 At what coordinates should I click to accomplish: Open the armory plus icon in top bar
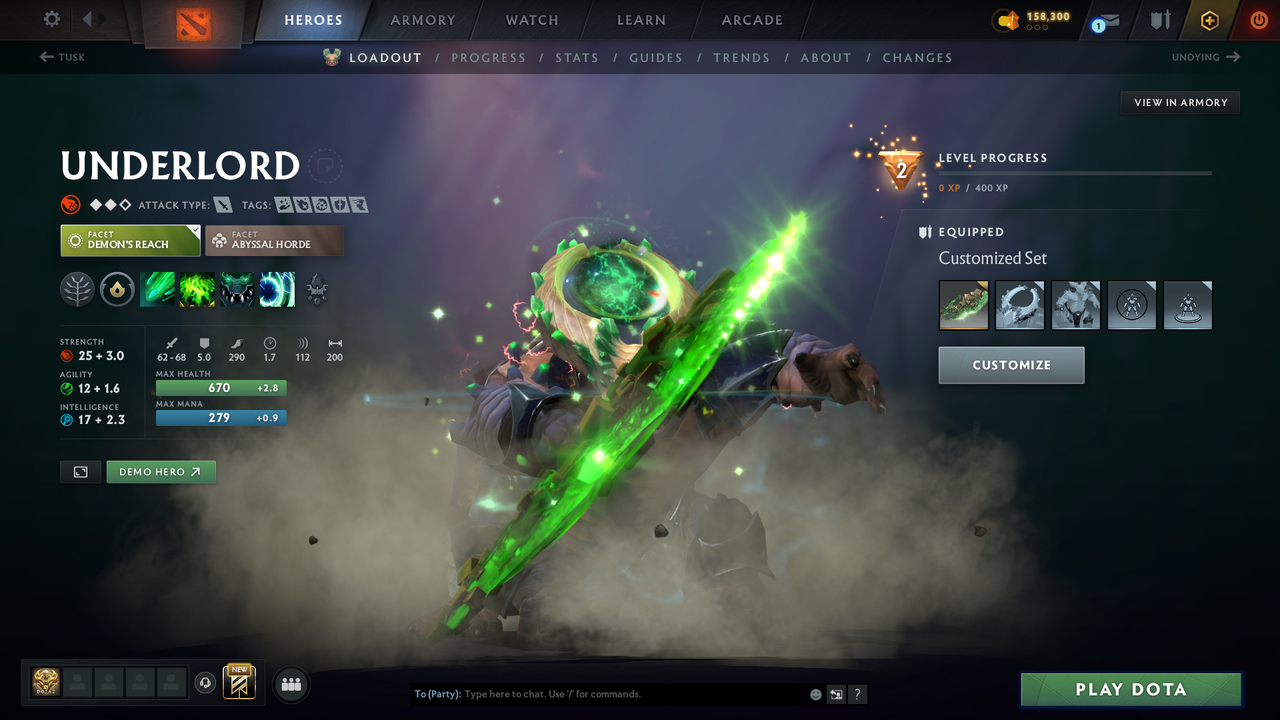(1209, 19)
